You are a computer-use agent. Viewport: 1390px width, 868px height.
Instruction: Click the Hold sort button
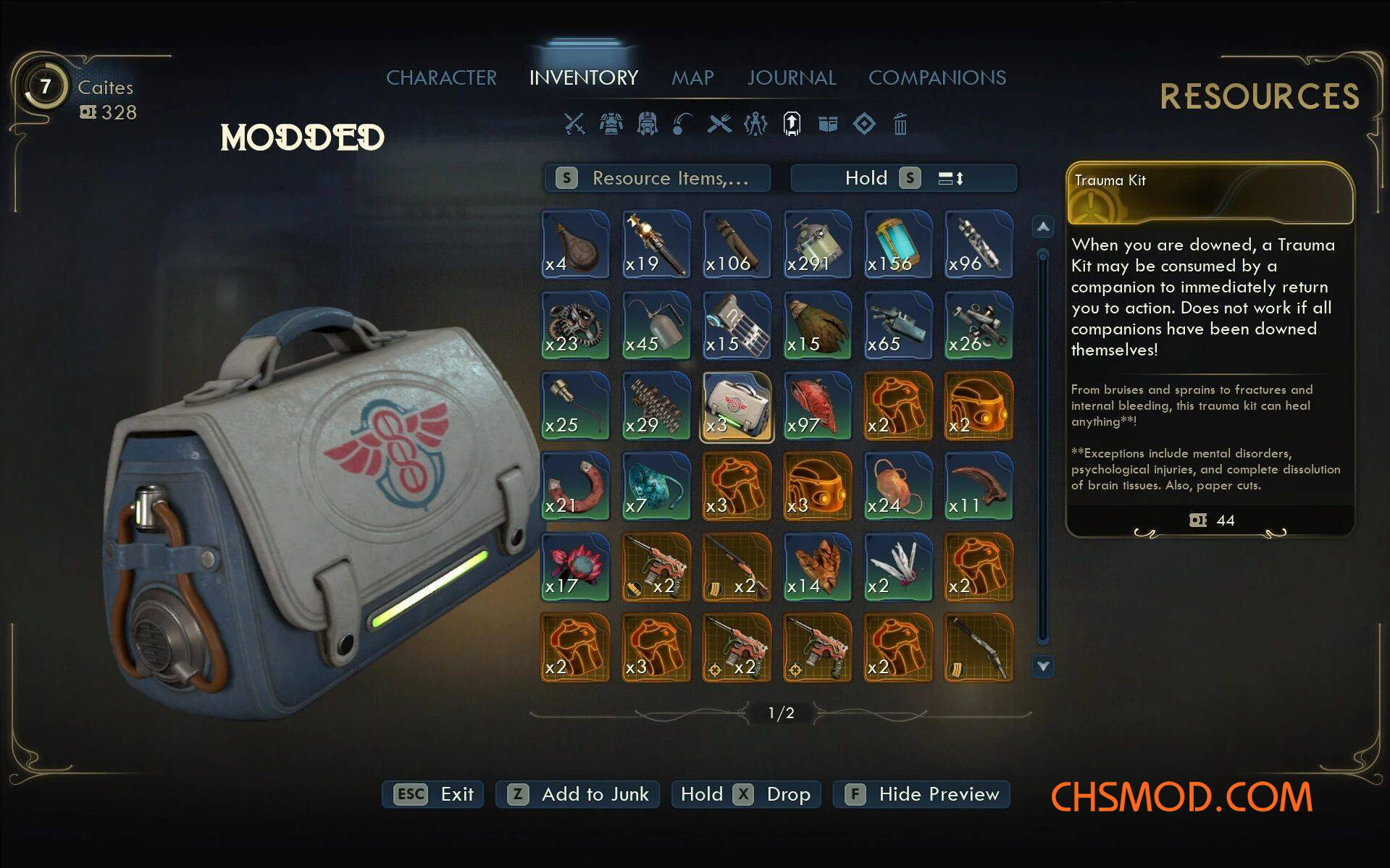(903, 178)
